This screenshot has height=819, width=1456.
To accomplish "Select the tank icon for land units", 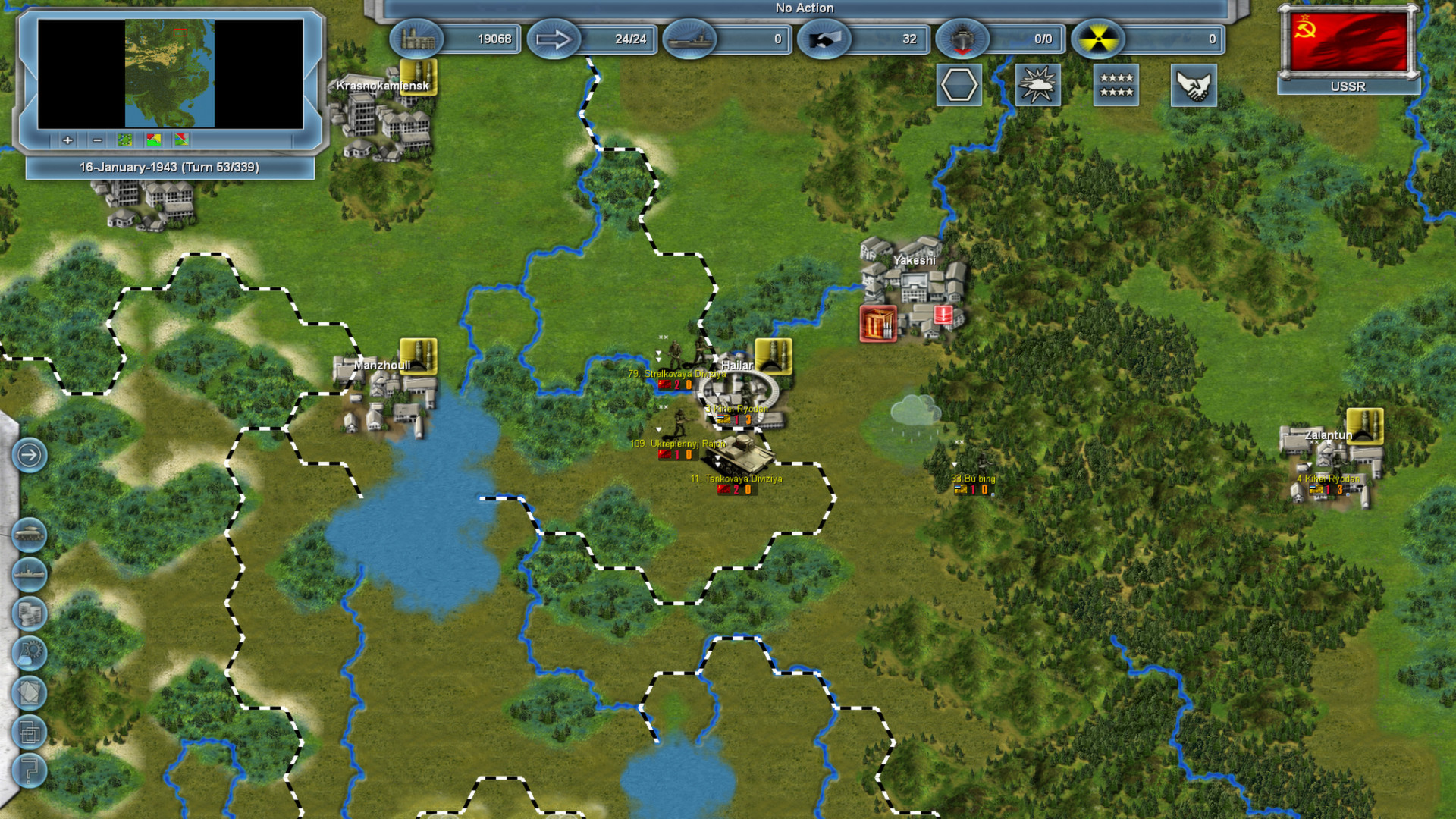I will coord(29,532).
